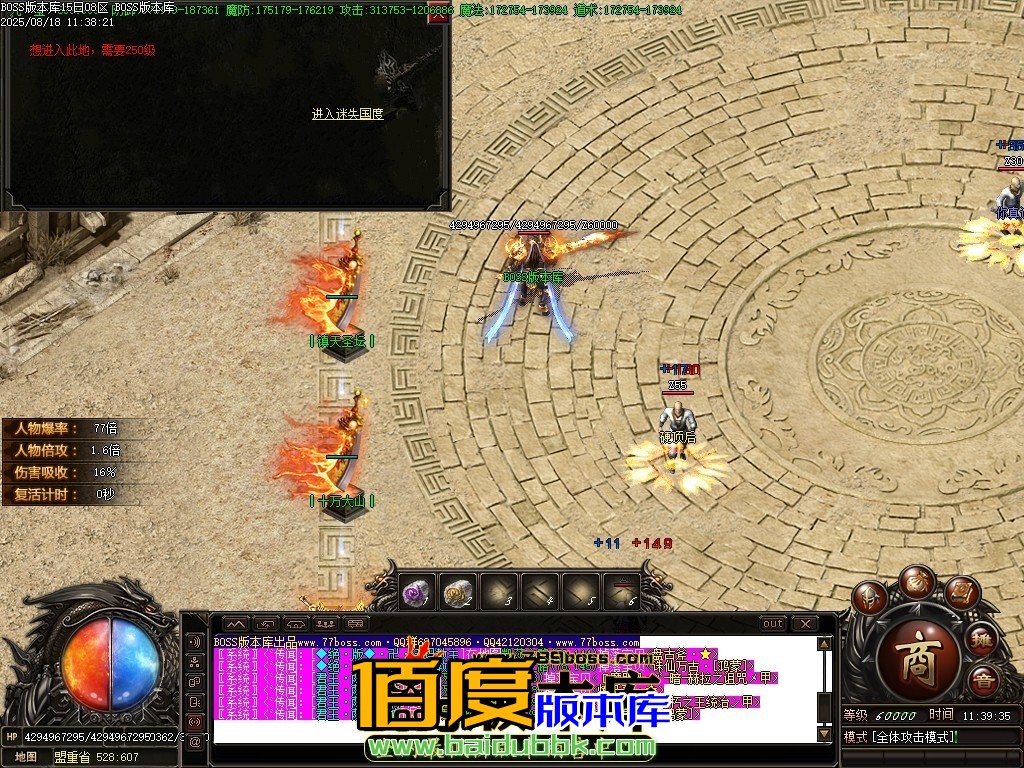
Task: Toggle sound with the 音 button
Action: click(981, 682)
